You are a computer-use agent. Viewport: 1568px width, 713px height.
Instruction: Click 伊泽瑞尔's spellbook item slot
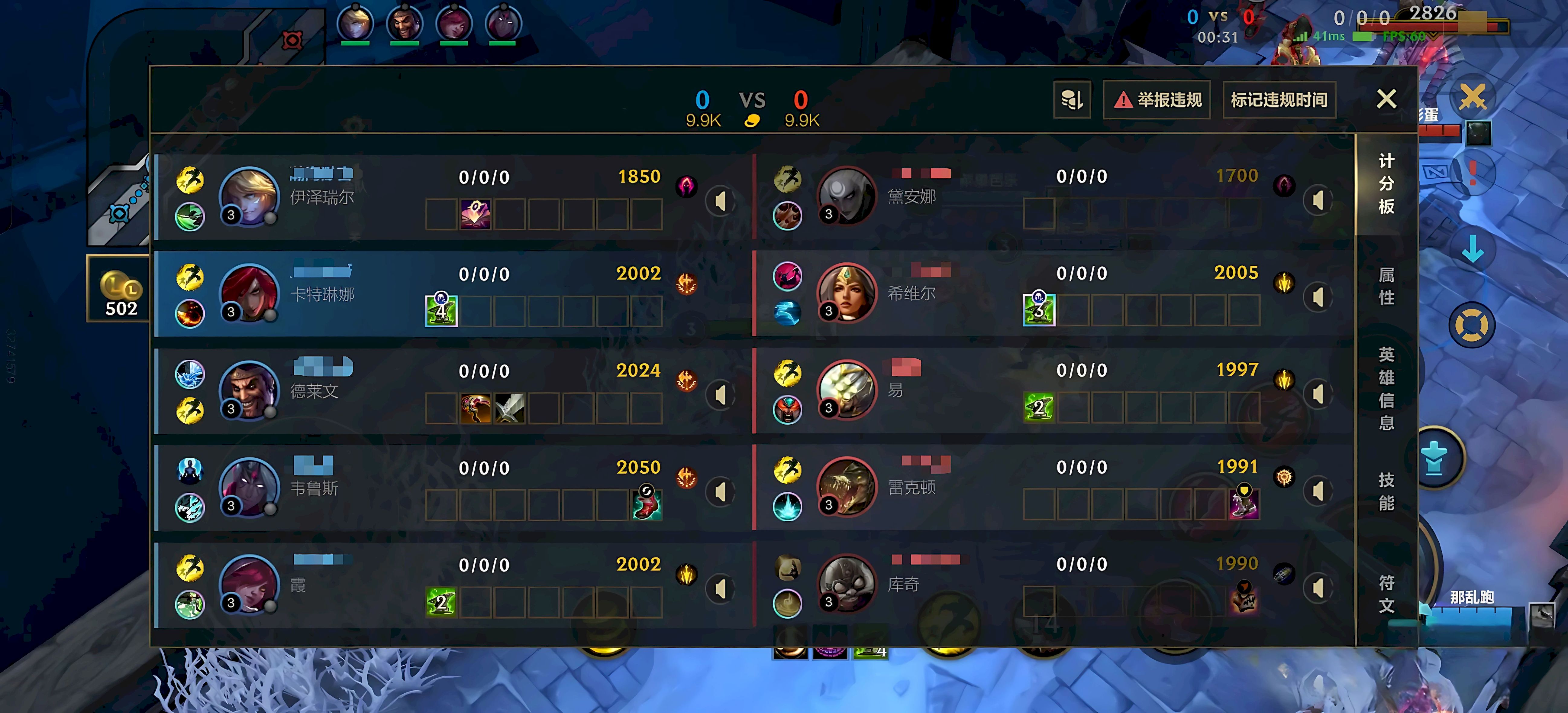(476, 214)
